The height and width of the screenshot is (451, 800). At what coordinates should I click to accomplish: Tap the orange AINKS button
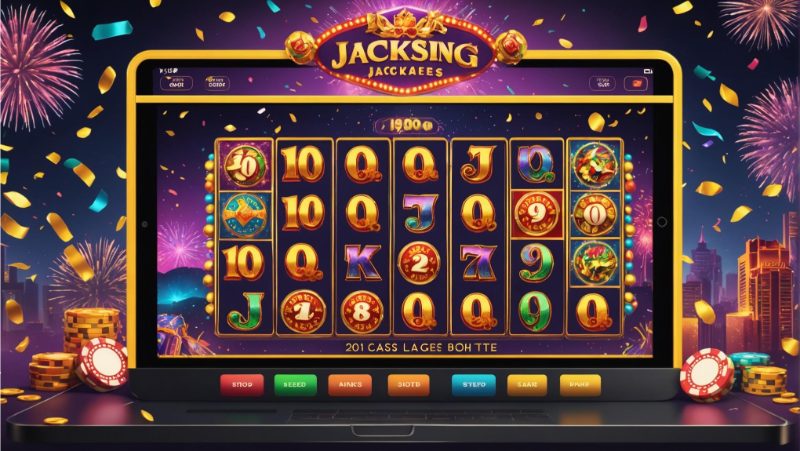pyautogui.click(x=352, y=382)
